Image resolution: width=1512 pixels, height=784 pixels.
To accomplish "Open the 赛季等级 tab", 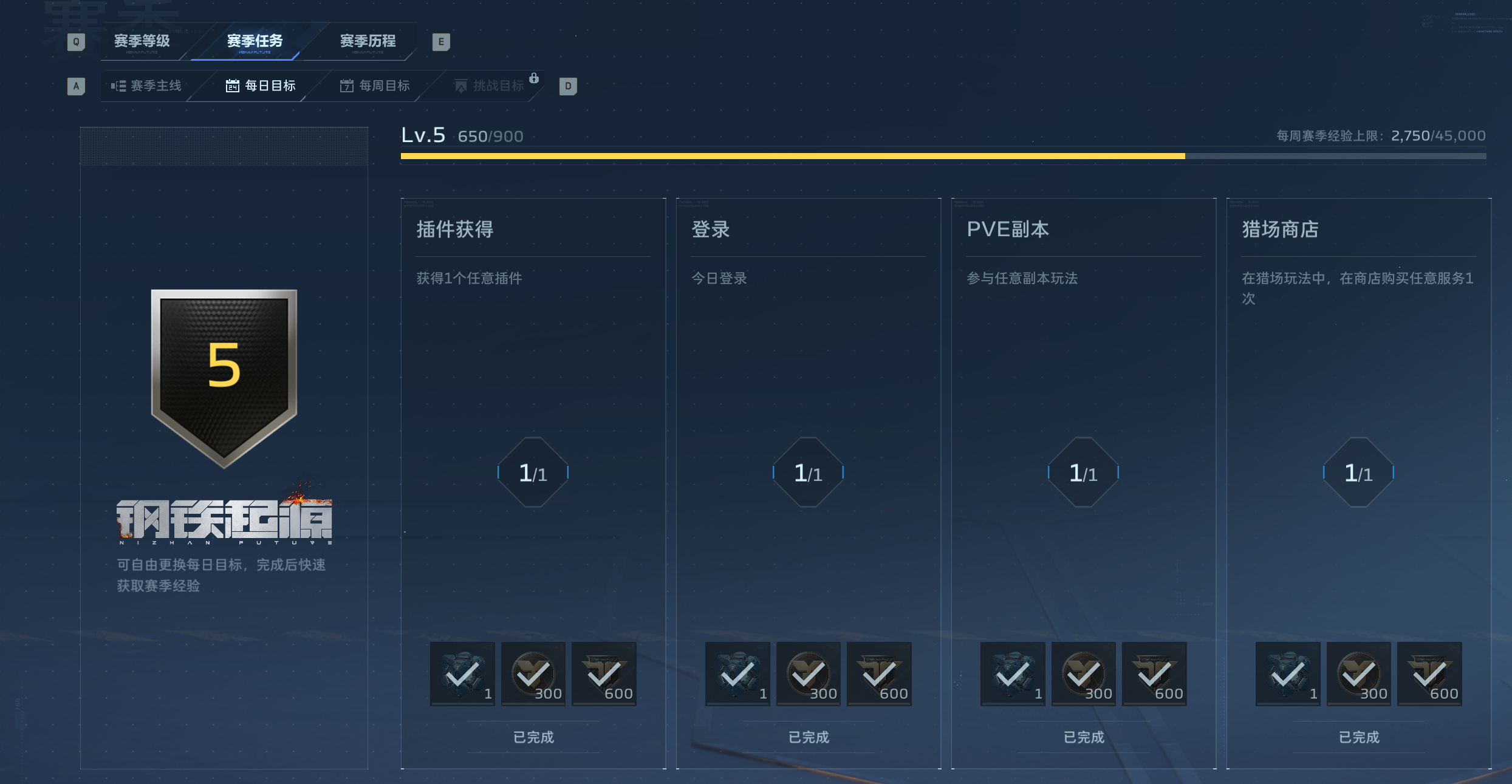I will coord(141,41).
